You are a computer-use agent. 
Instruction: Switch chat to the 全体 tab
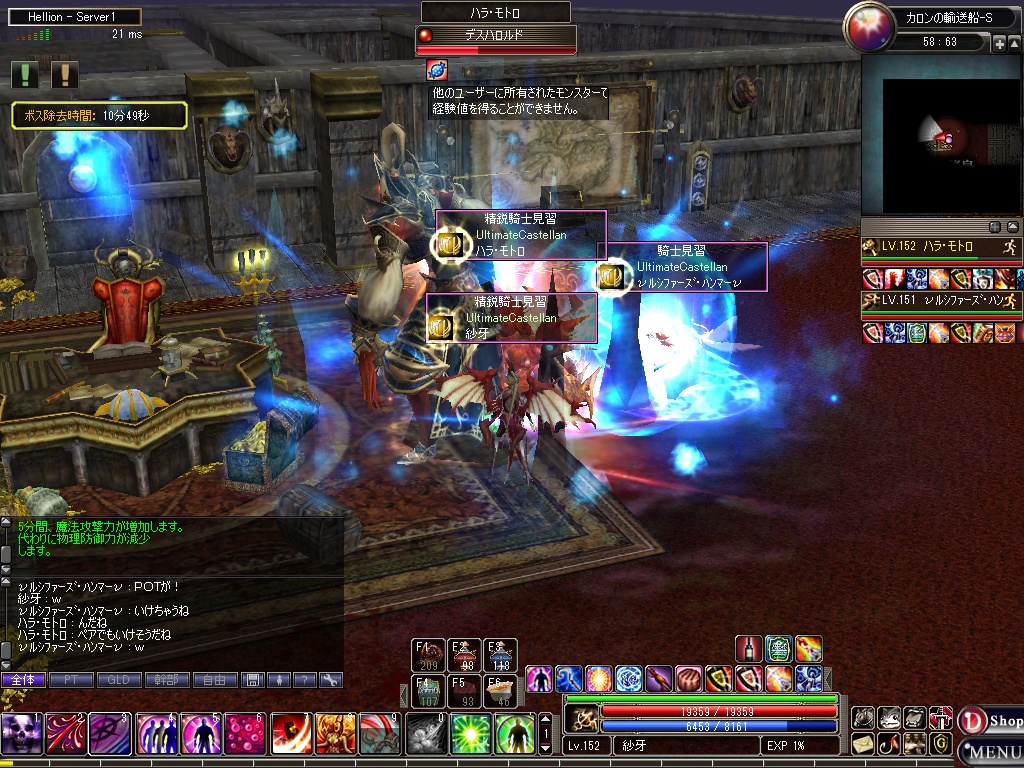point(23,680)
